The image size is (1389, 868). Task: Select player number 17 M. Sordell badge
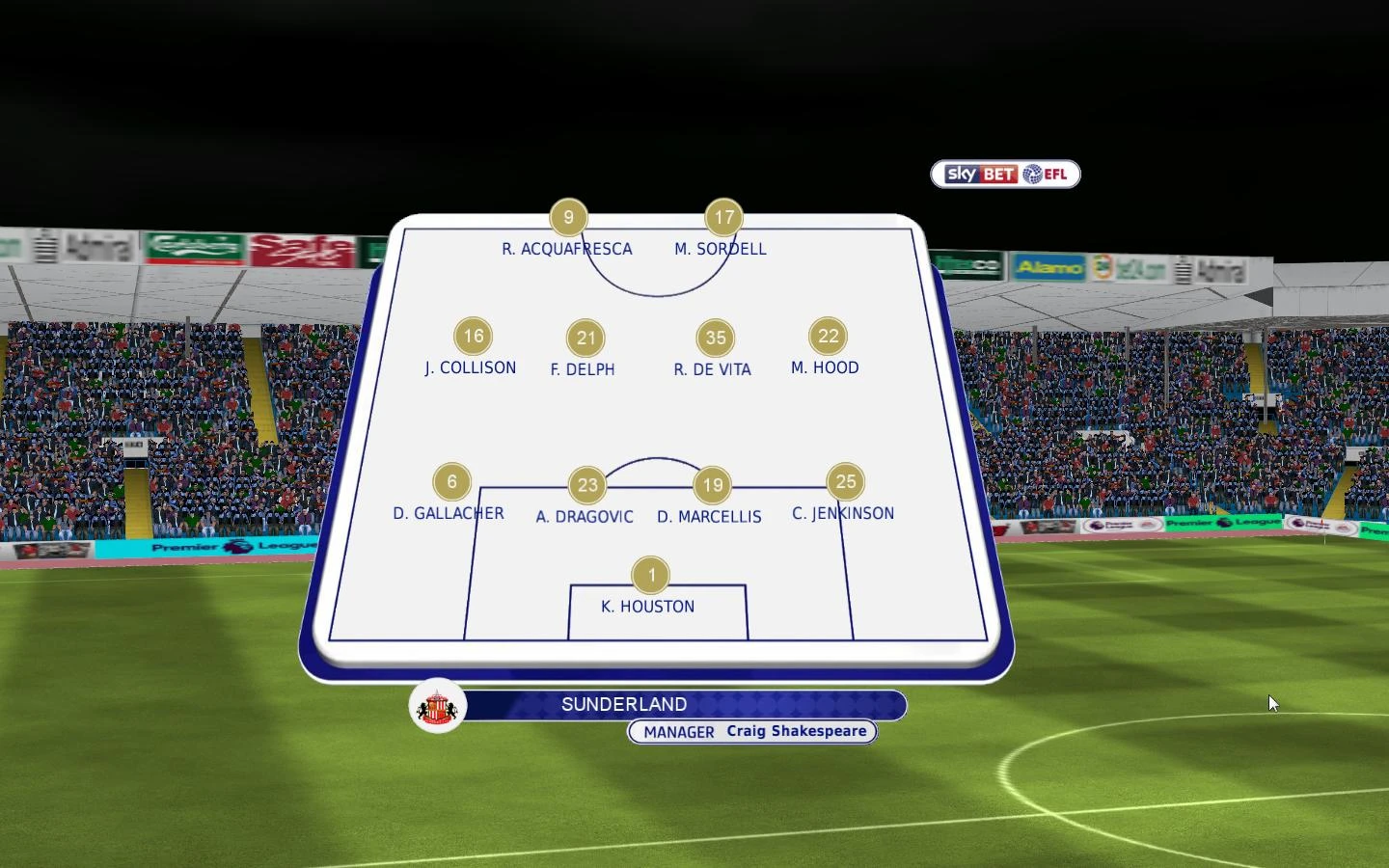[723, 217]
